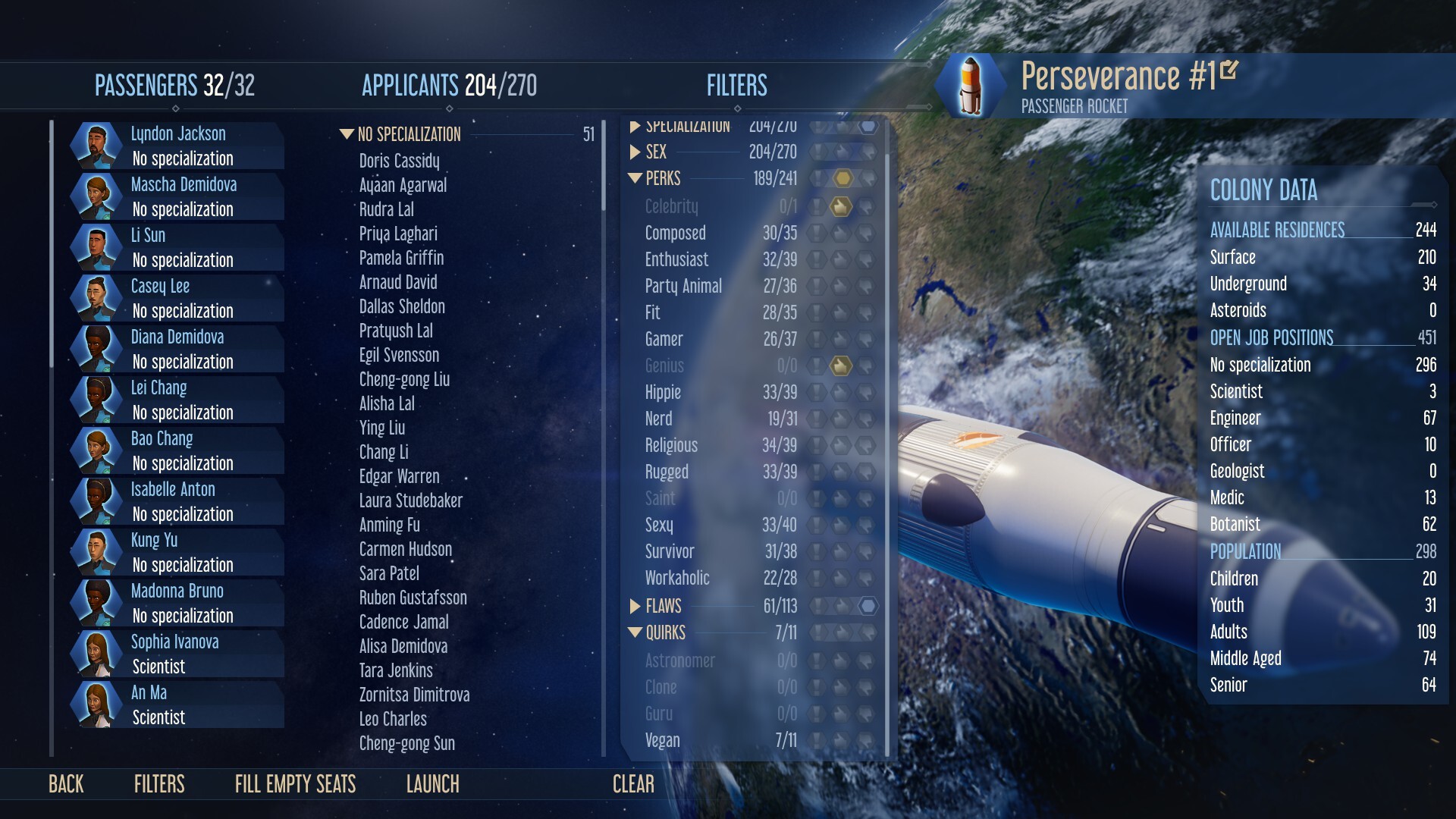
Task: Select applicant Edgar Warren from the list
Action: click(x=400, y=476)
